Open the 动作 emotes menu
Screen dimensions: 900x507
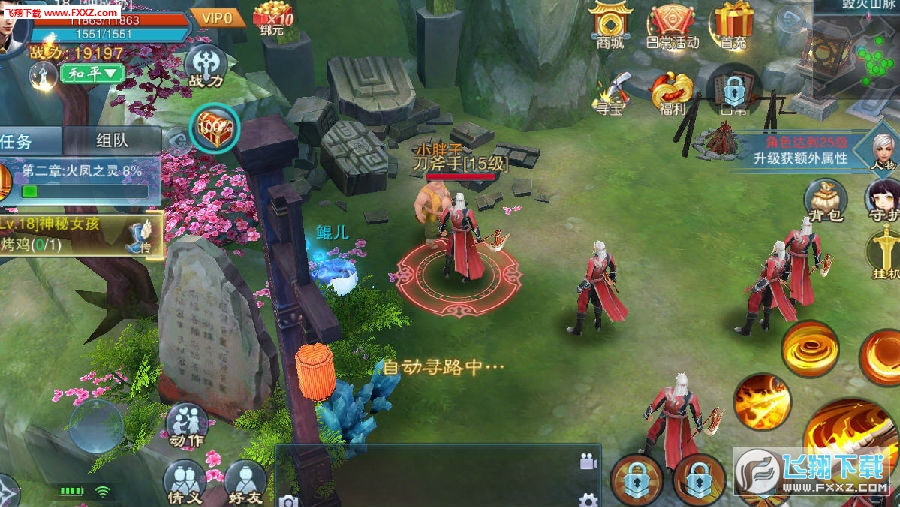(186, 424)
